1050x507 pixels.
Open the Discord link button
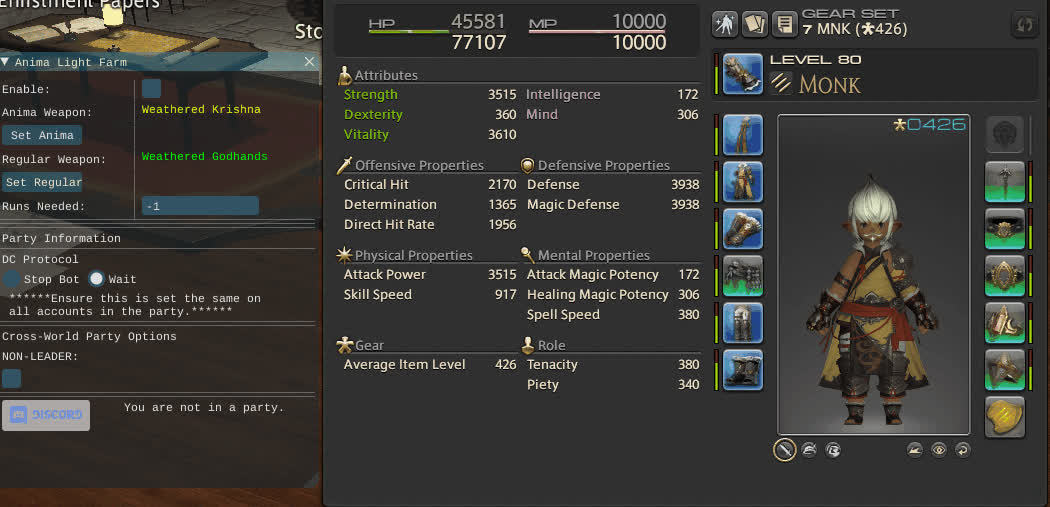point(46,415)
